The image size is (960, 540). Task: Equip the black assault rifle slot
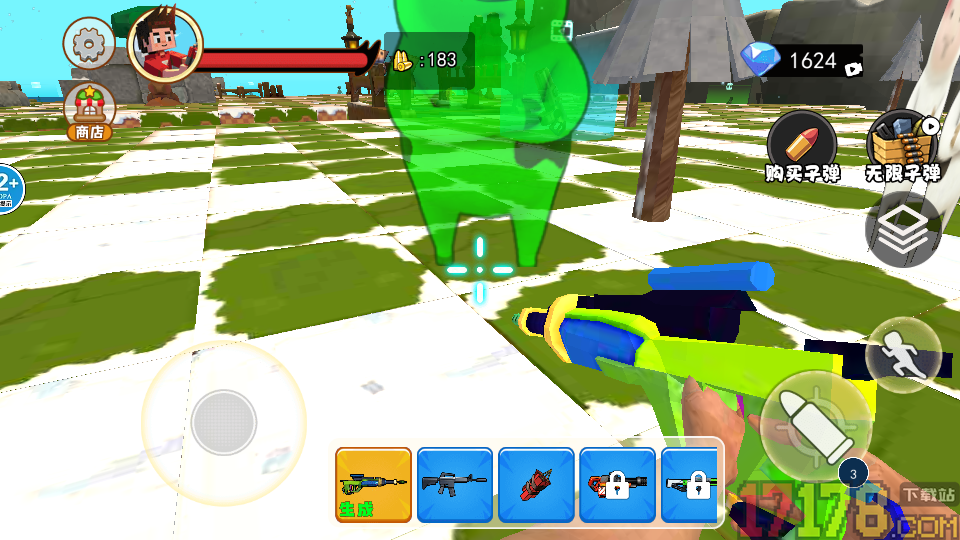[455, 485]
